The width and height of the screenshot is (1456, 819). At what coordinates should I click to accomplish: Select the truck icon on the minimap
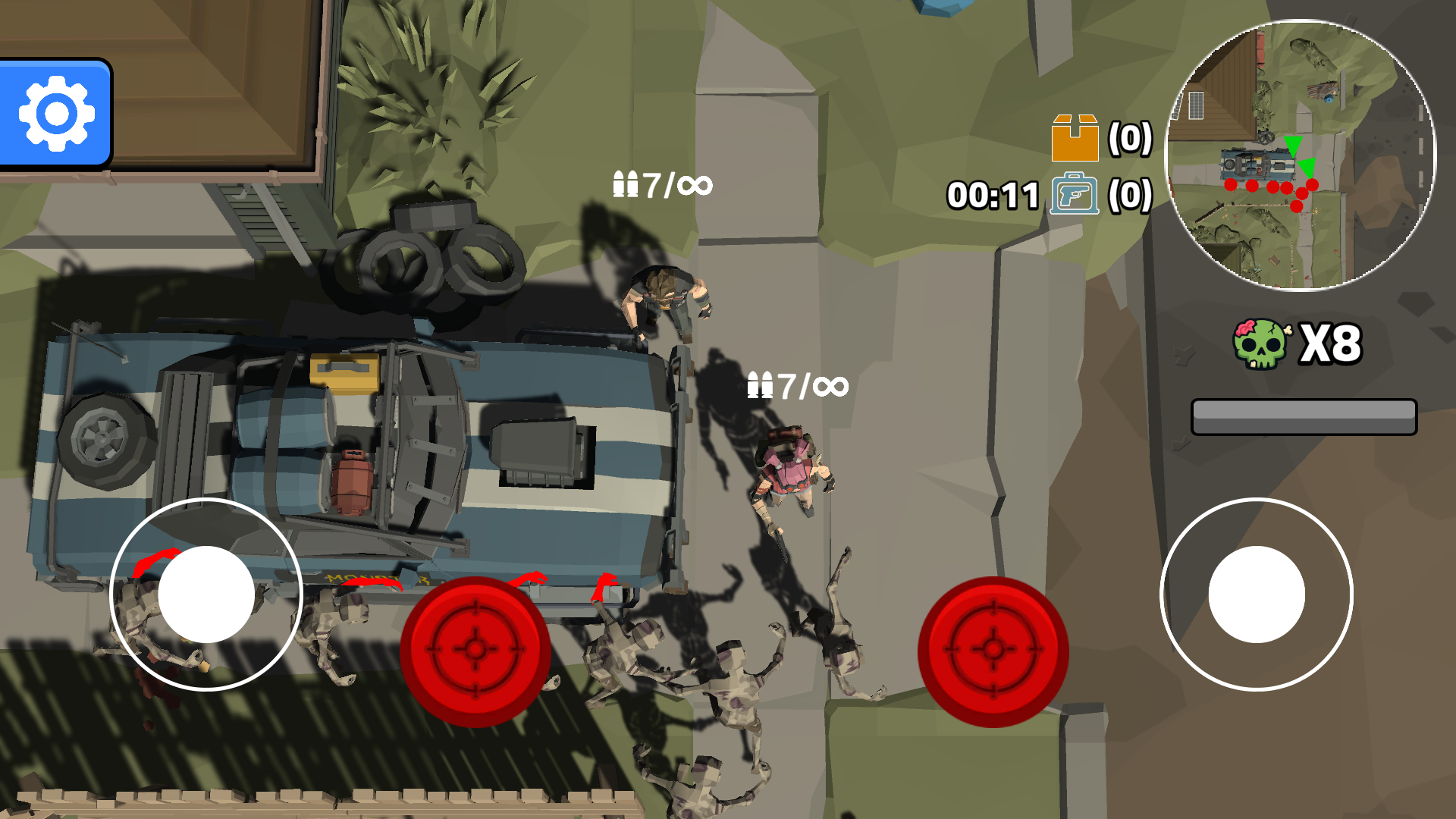(x=1257, y=163)
